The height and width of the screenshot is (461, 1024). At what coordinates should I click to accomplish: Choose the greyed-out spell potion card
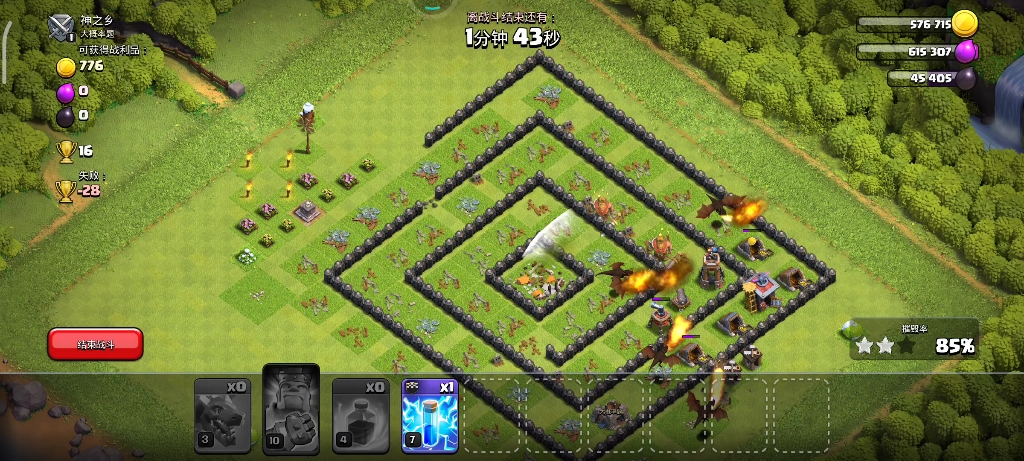tap(360, 411)
